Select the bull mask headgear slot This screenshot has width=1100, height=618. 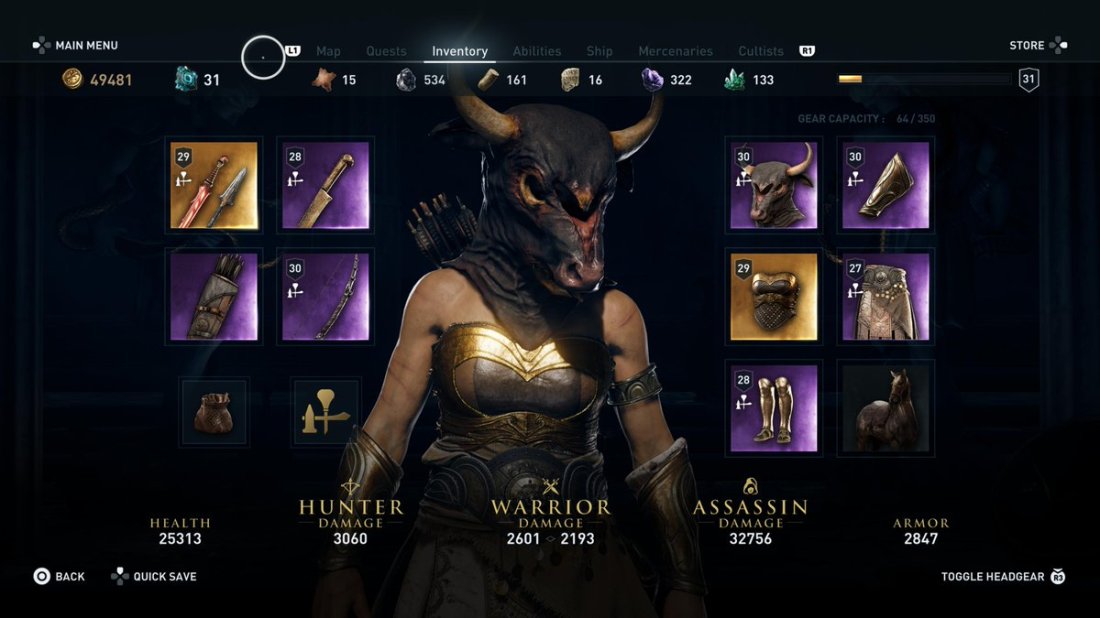773,185
